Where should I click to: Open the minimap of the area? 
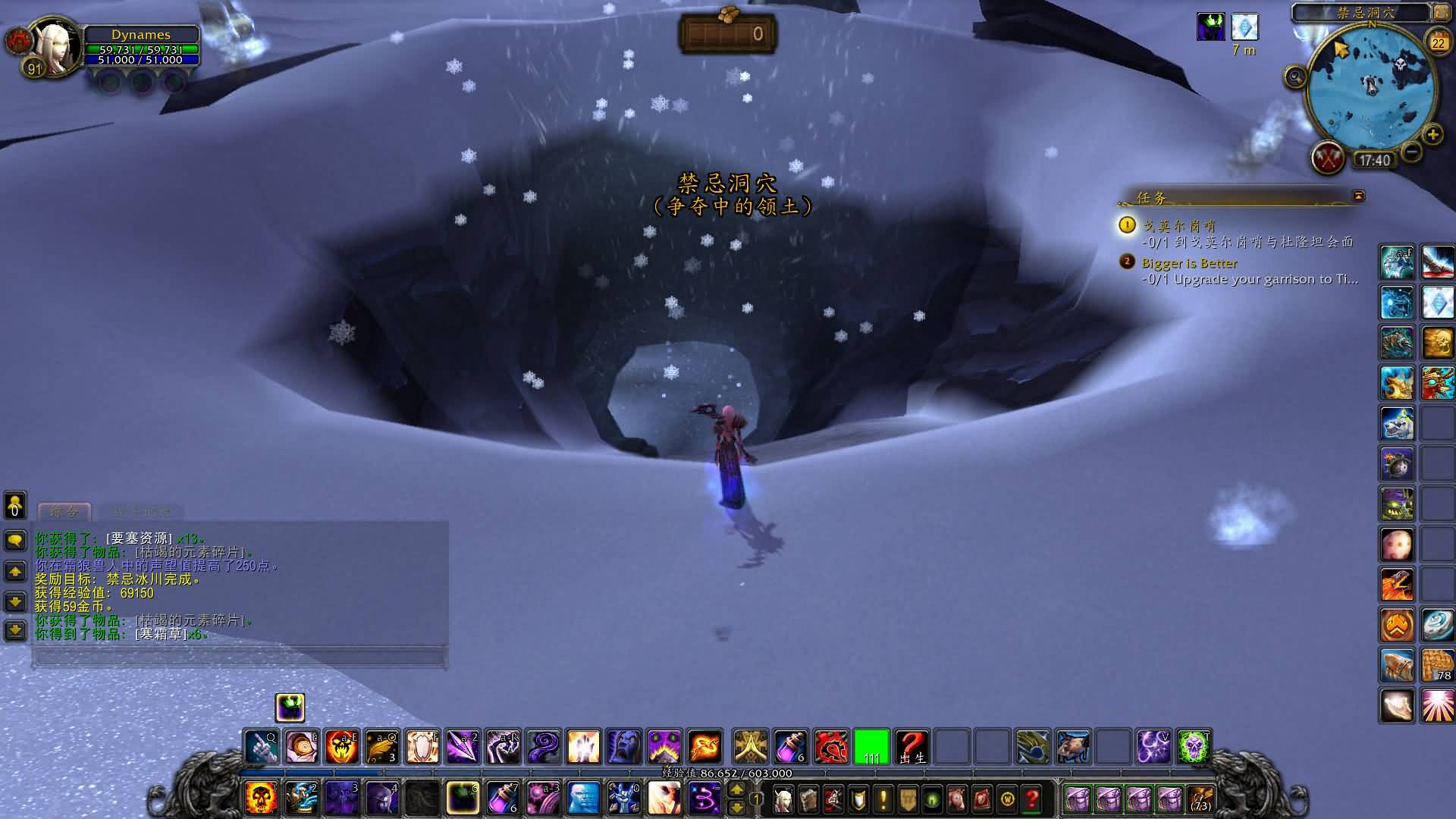(x=1371, y=89)
